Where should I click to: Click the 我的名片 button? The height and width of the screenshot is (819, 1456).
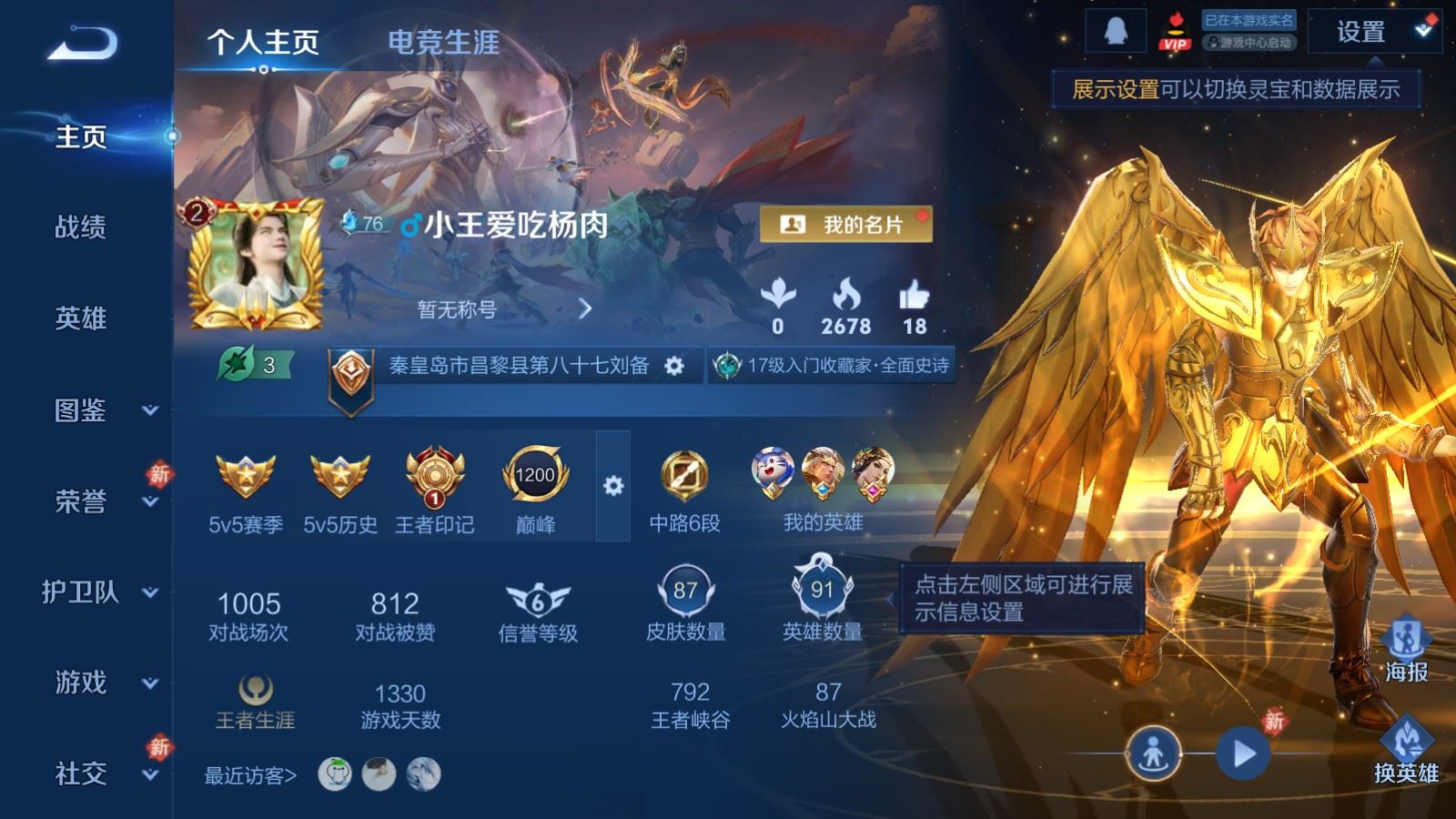846,221
